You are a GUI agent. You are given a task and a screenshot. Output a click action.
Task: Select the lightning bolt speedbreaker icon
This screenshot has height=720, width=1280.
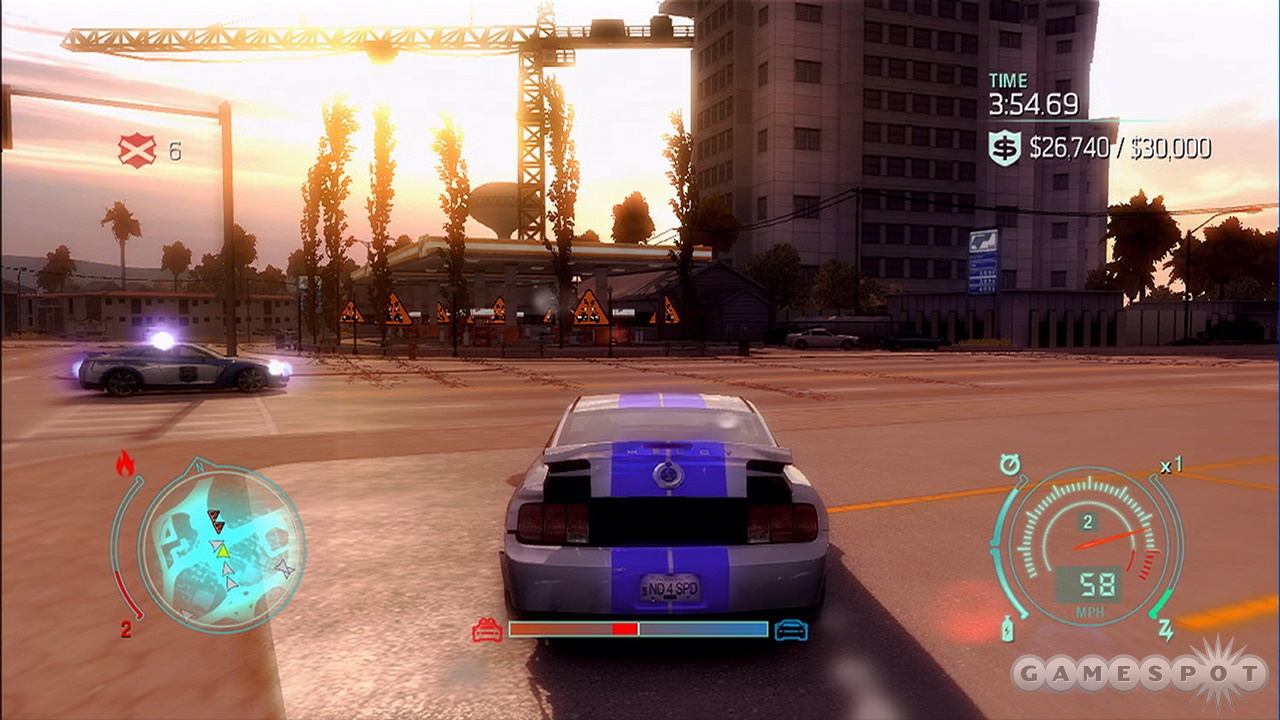(1165, 630)
